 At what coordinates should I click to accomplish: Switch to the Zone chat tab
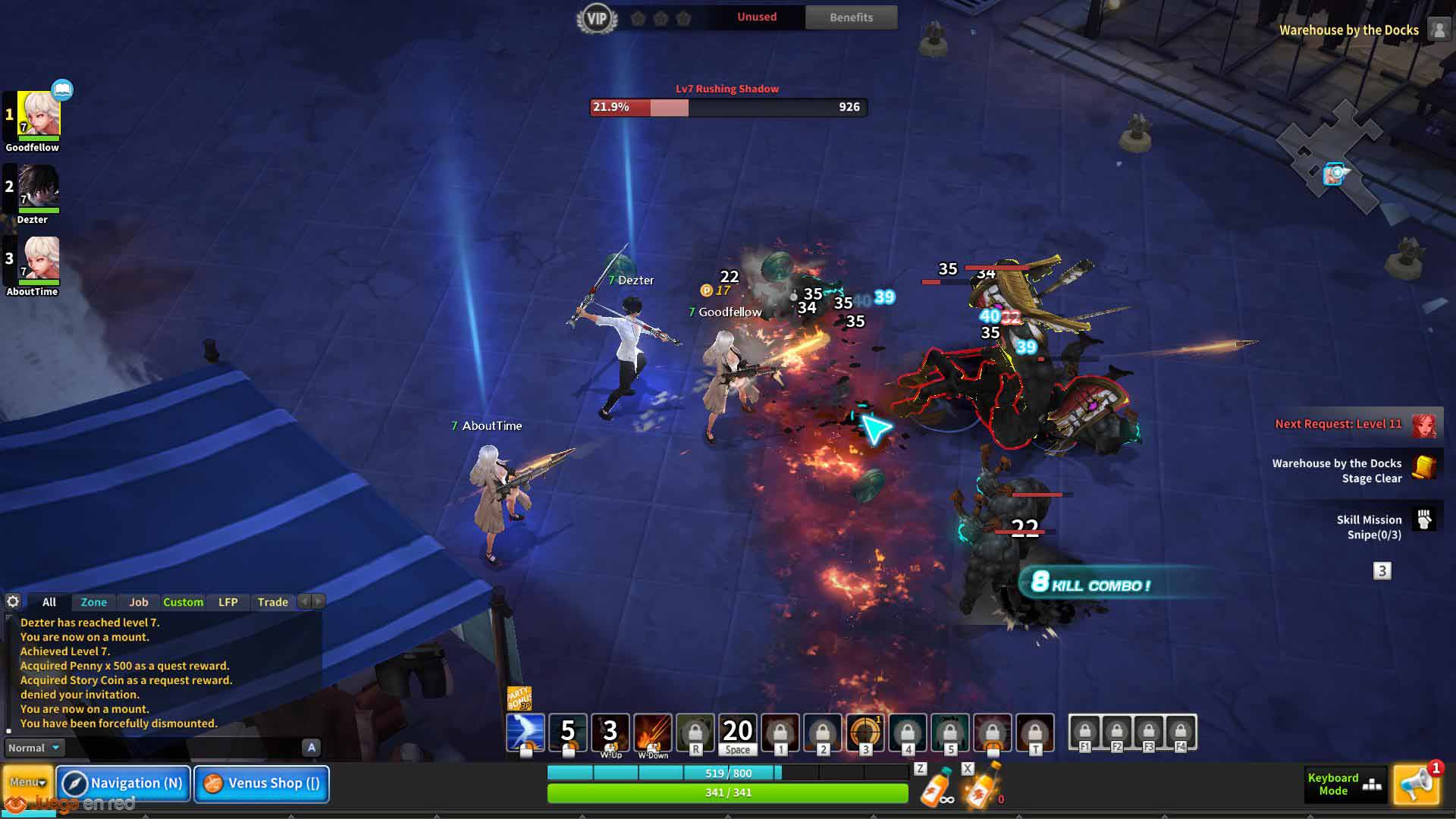click(x=94, y=602)
